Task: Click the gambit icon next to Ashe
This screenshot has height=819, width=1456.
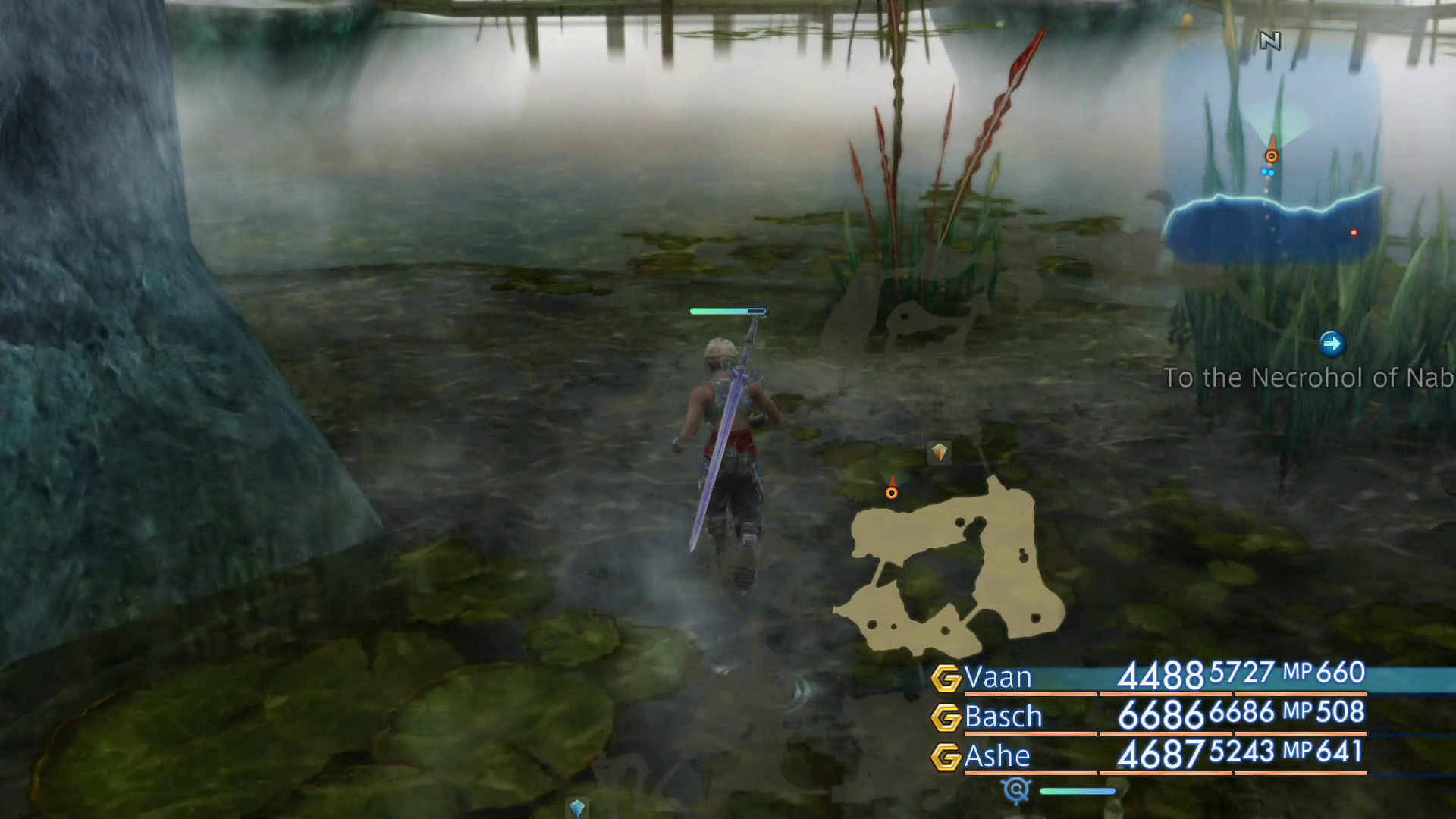Action: (946, 756)
